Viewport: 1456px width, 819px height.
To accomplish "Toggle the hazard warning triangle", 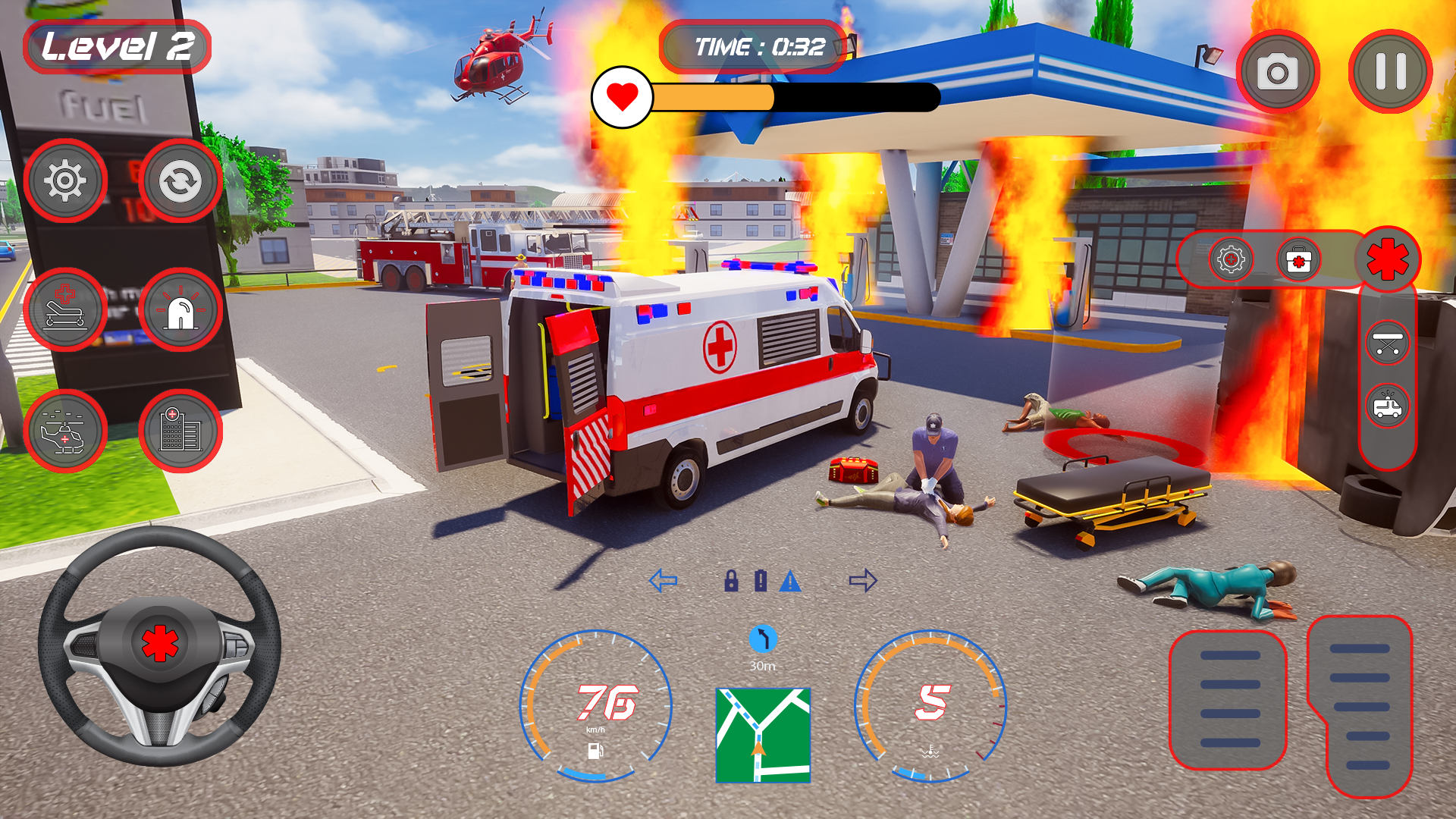I will coord(790,581).
